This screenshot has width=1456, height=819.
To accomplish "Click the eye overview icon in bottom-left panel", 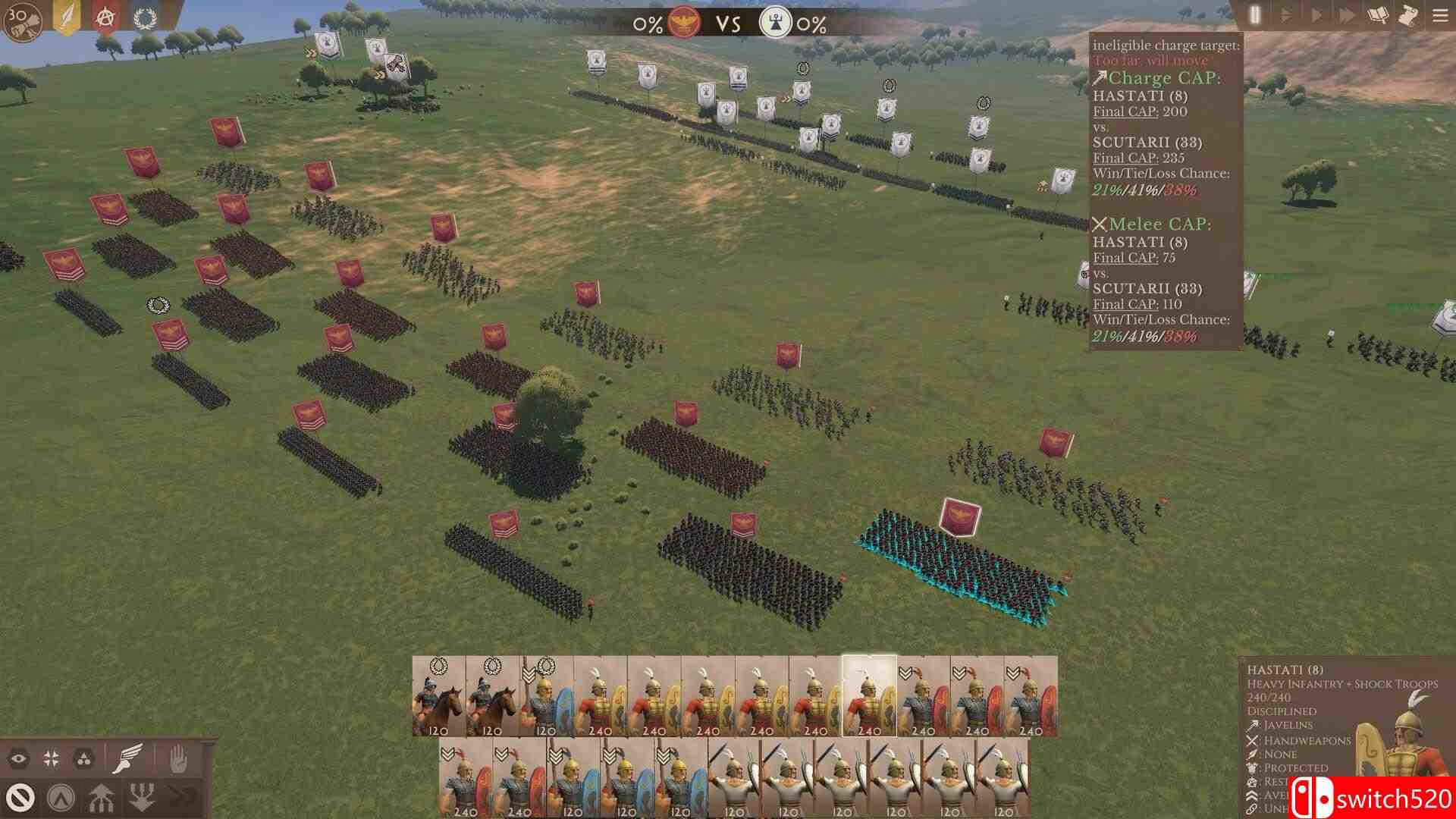I will (20, 758).
